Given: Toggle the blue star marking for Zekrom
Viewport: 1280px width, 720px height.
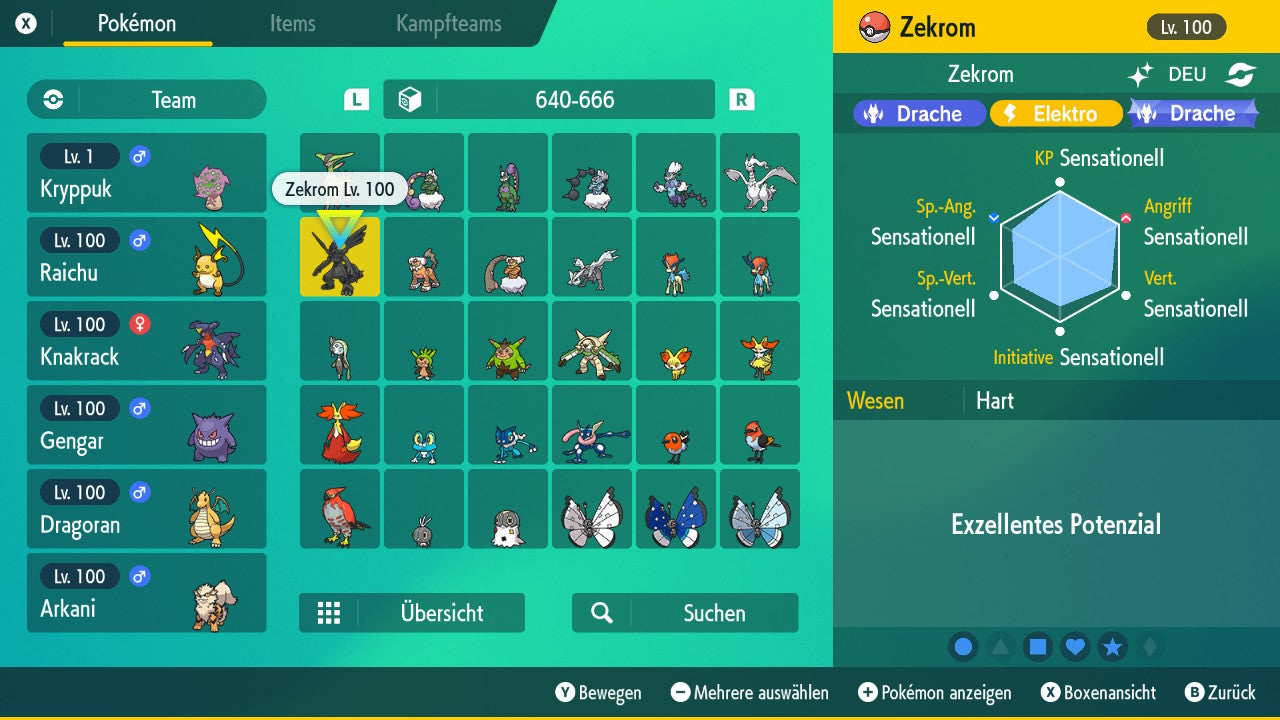Looking at the screenshot, I should click(1112, 647).
